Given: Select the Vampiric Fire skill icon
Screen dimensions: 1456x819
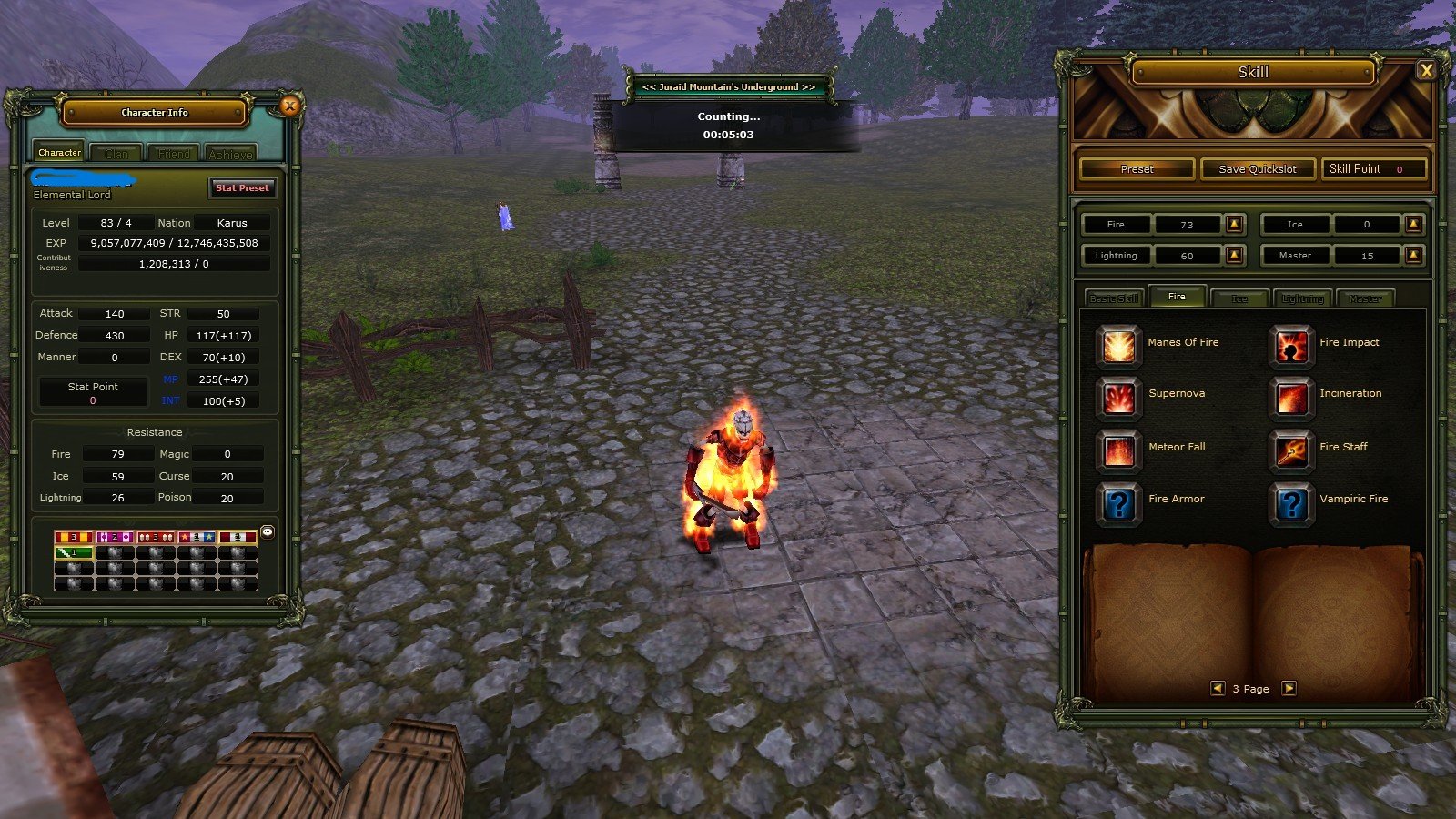Looking at the screenshot, I should (1291, 503).
